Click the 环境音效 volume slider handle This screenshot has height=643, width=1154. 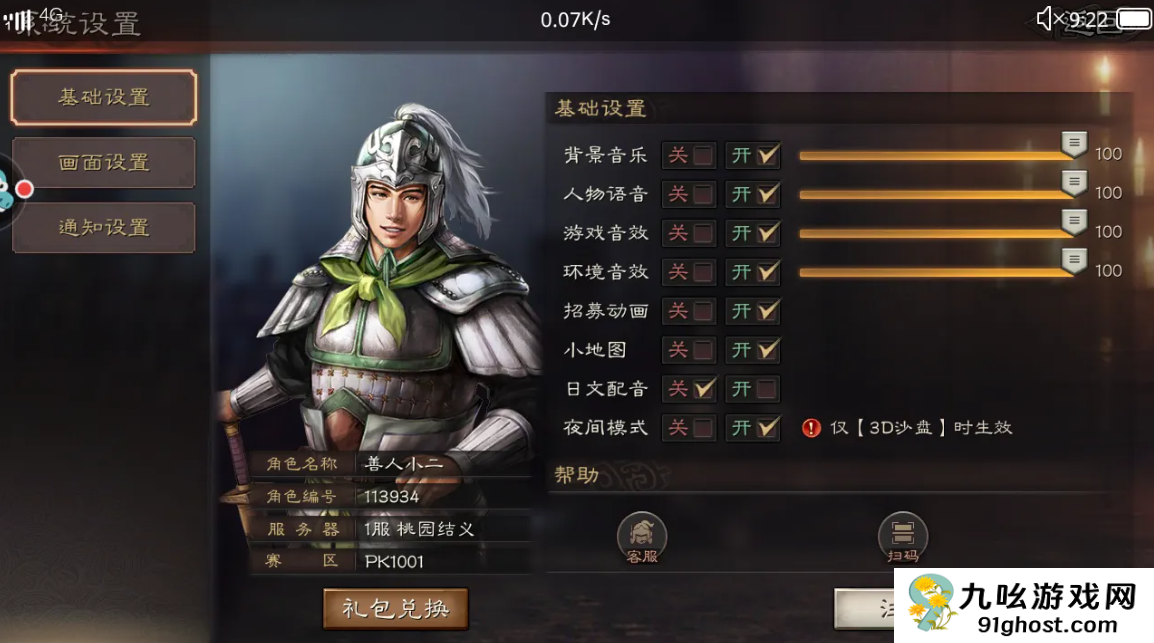1074,261
